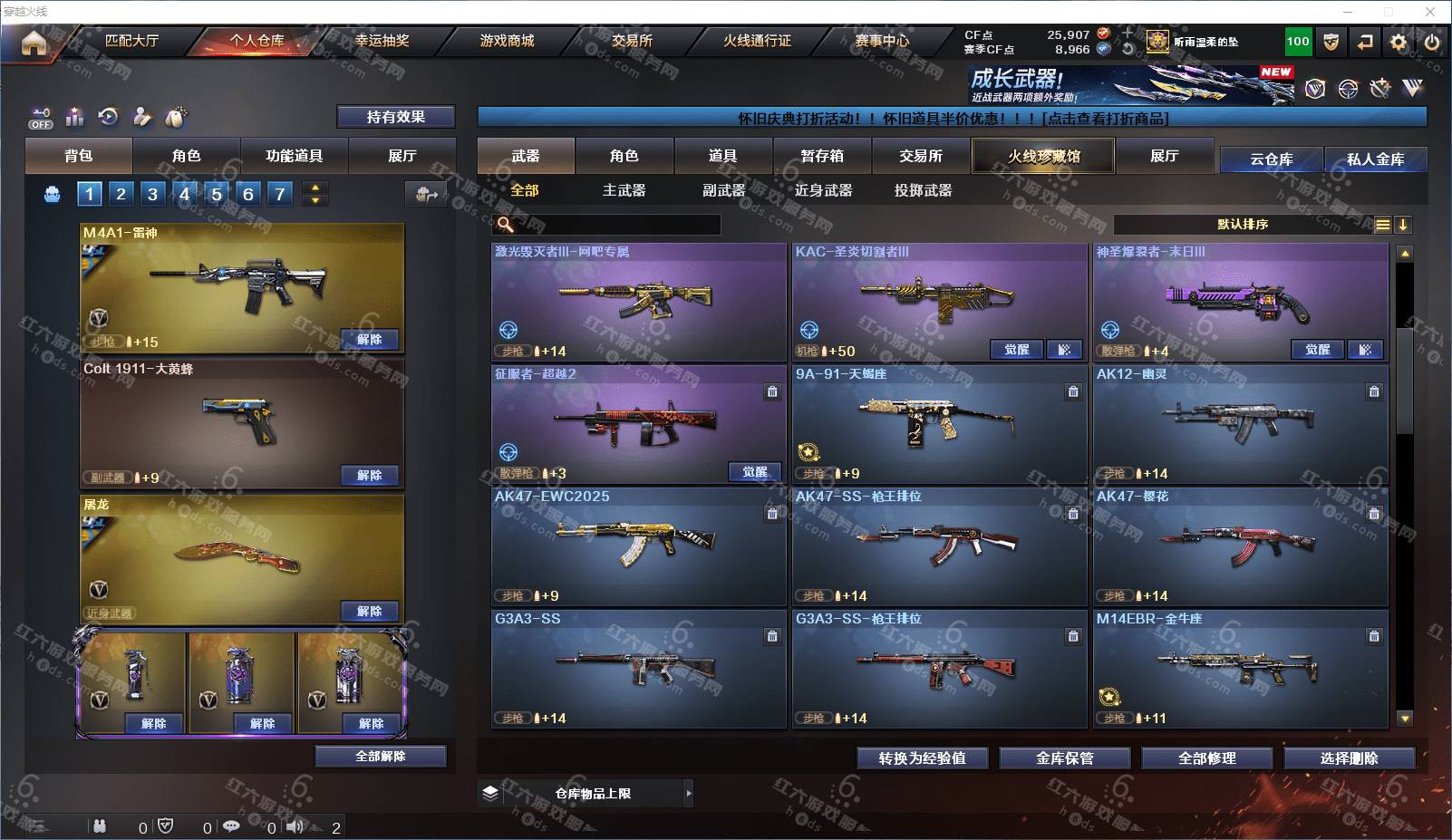Screen dimensions: 1452x840
Task: Click 全部修理 to repair all
Action: pos(1206,758)
